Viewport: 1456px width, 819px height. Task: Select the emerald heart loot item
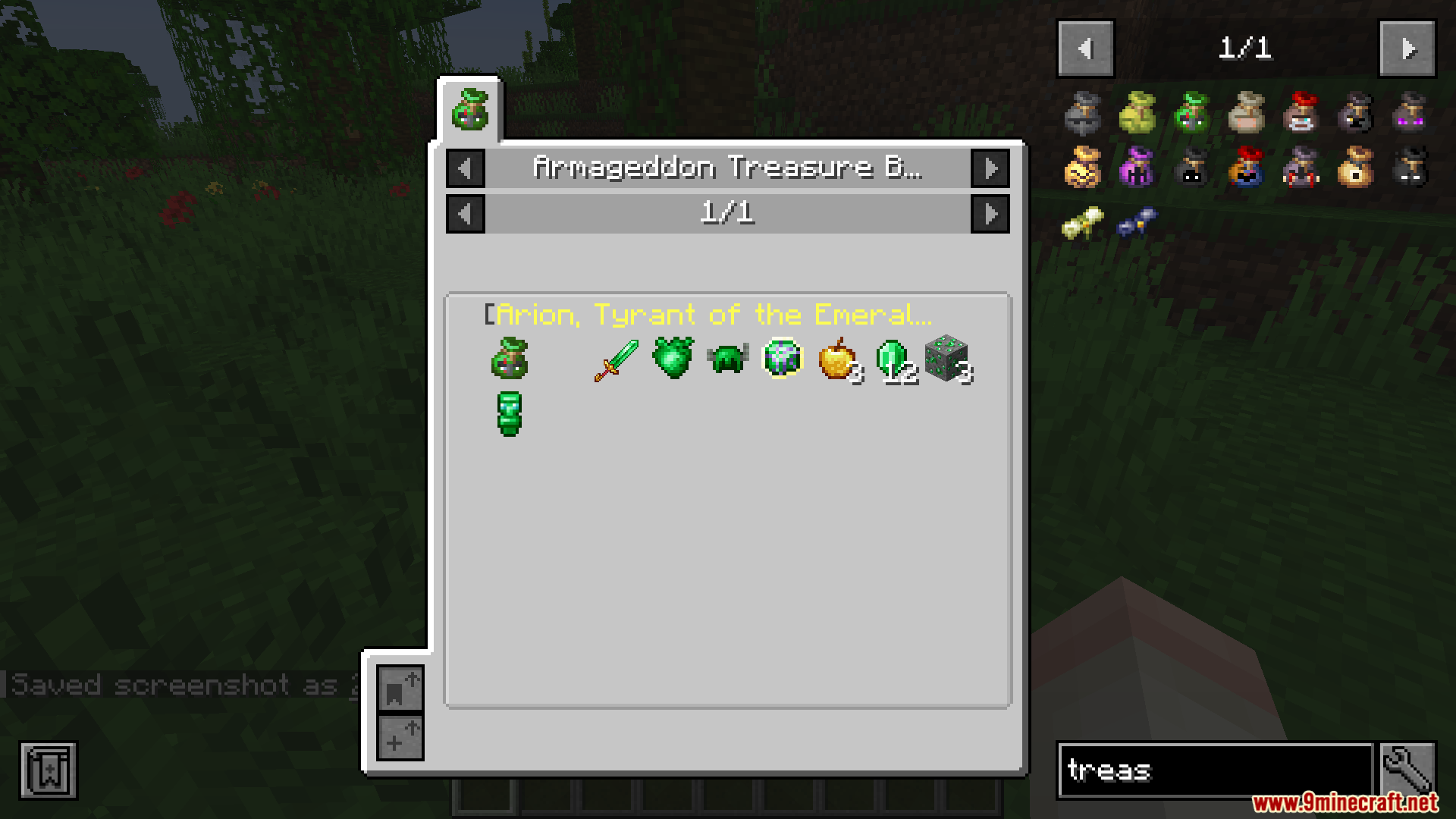[x=673, y=358]
